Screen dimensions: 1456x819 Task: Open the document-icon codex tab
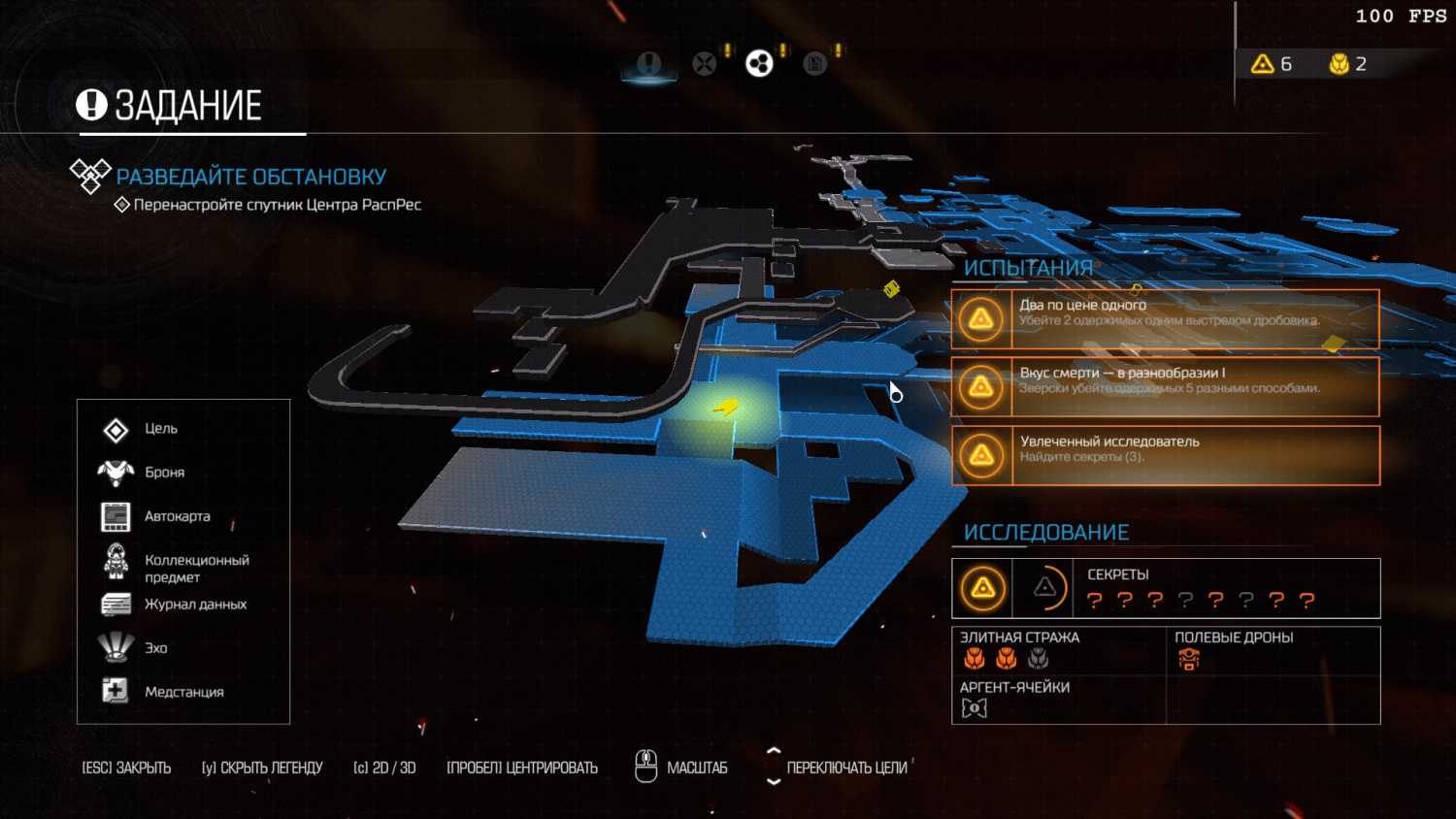coord(815,64)
